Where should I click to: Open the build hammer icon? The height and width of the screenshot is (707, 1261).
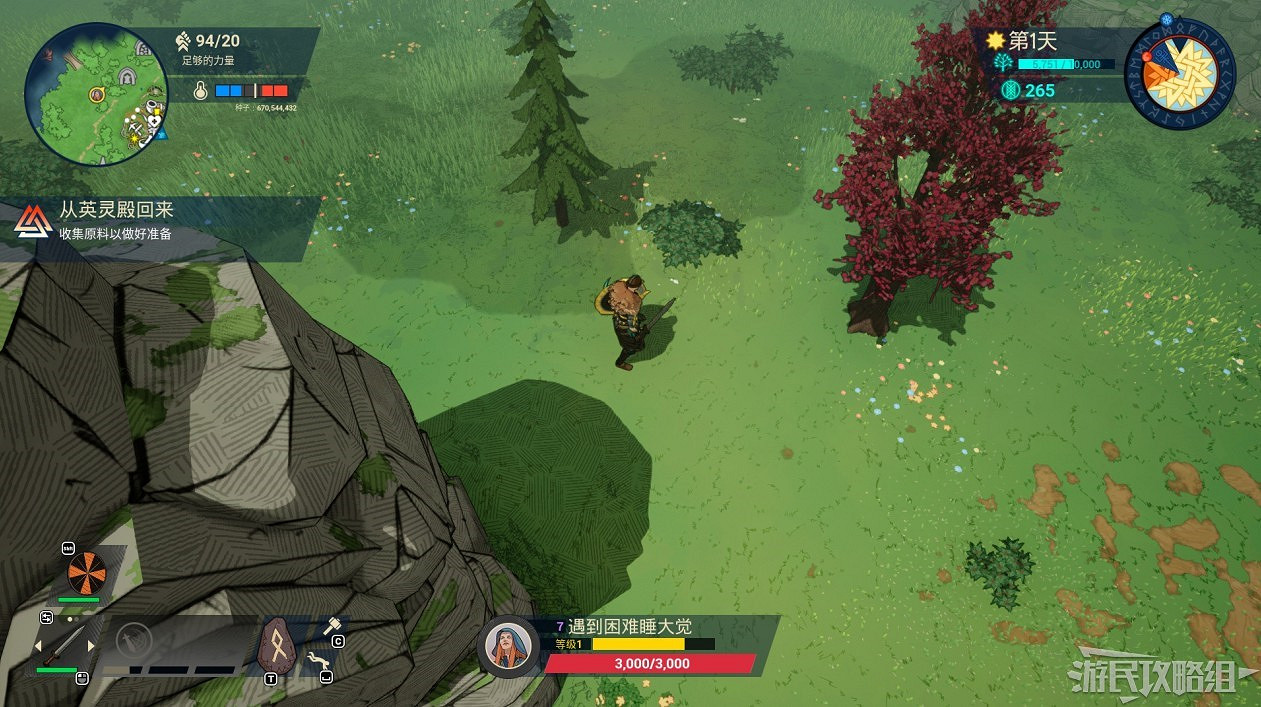(331, 626)
